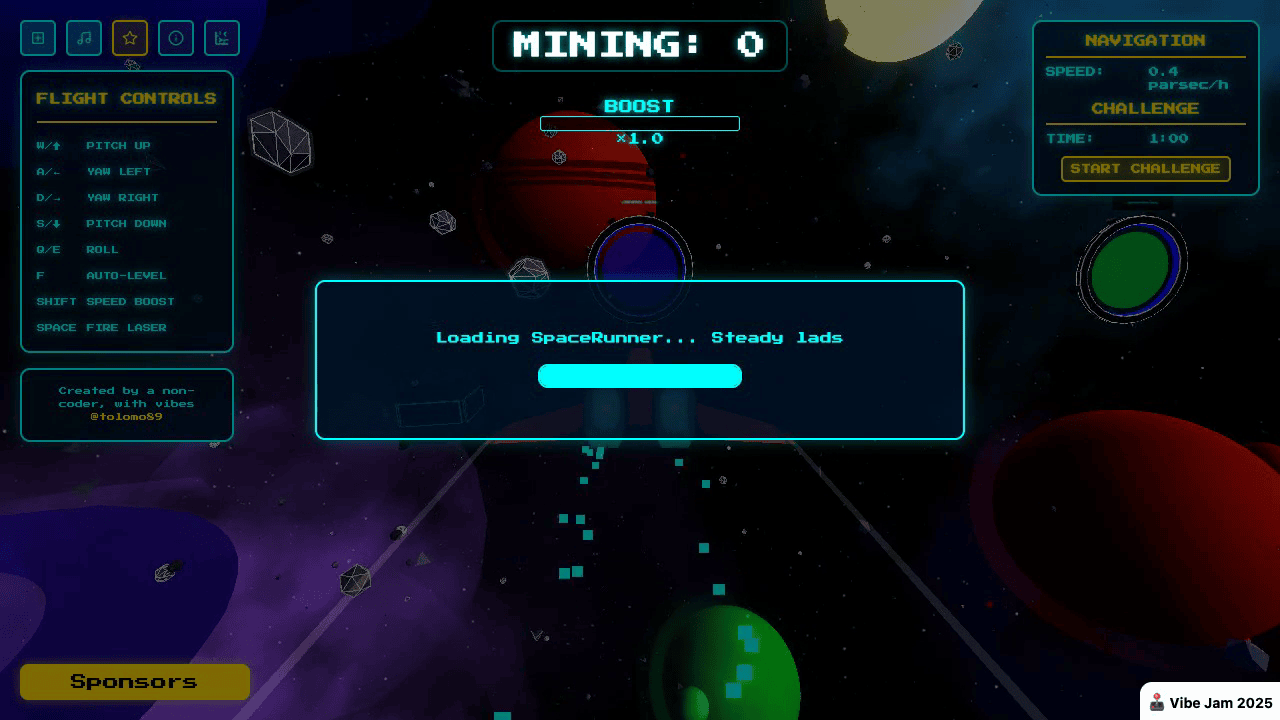1280x720 pixels.
Task: Select the blue radar ring below Boost meter
Action: point(640,265)
